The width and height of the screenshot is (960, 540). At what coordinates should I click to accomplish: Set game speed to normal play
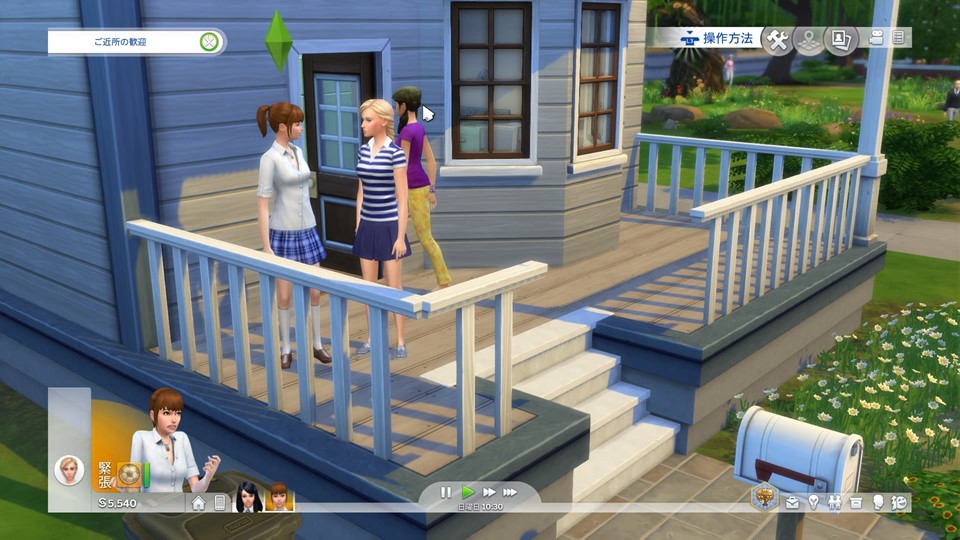[x=467, y=492]
